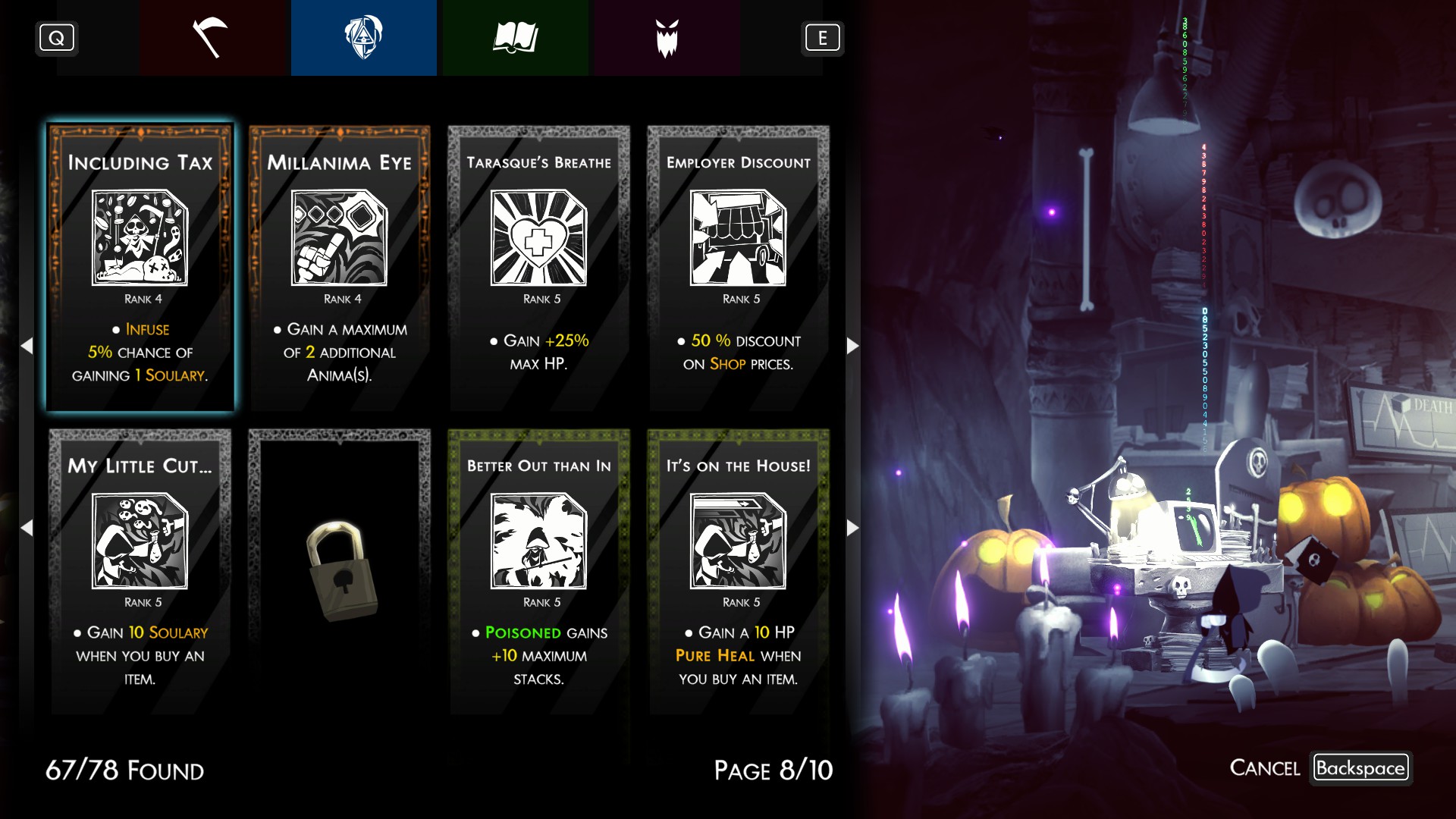The width and height of the screenshot is (1456, 819).
Task: Click the bottom-row left page arrow
Action: click(27, 528)
